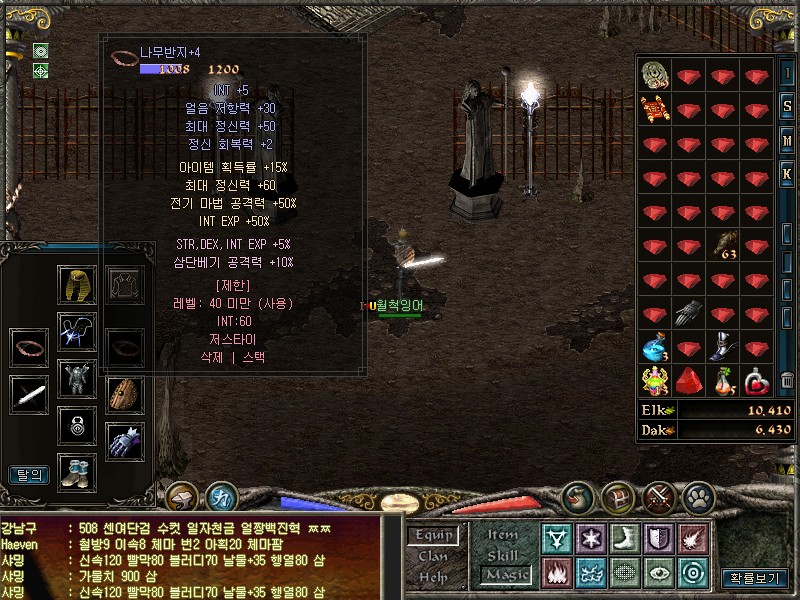Viewport: 800px width, 600px height.
Task: Select the equipped purple gauntlet slot
Action: click(125, 441)
